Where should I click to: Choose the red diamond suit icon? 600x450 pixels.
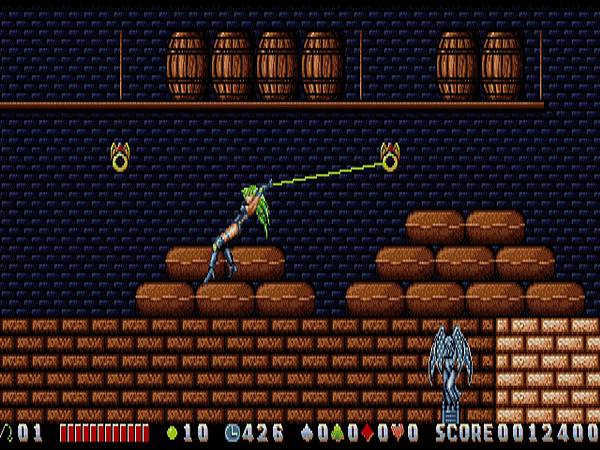coord(367,433)
